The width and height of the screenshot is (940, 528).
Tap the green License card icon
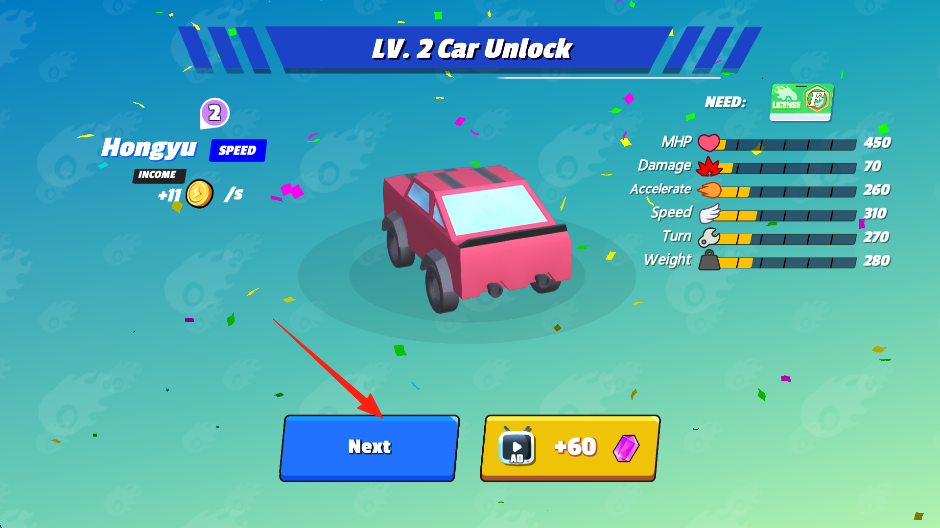point(801,102)
